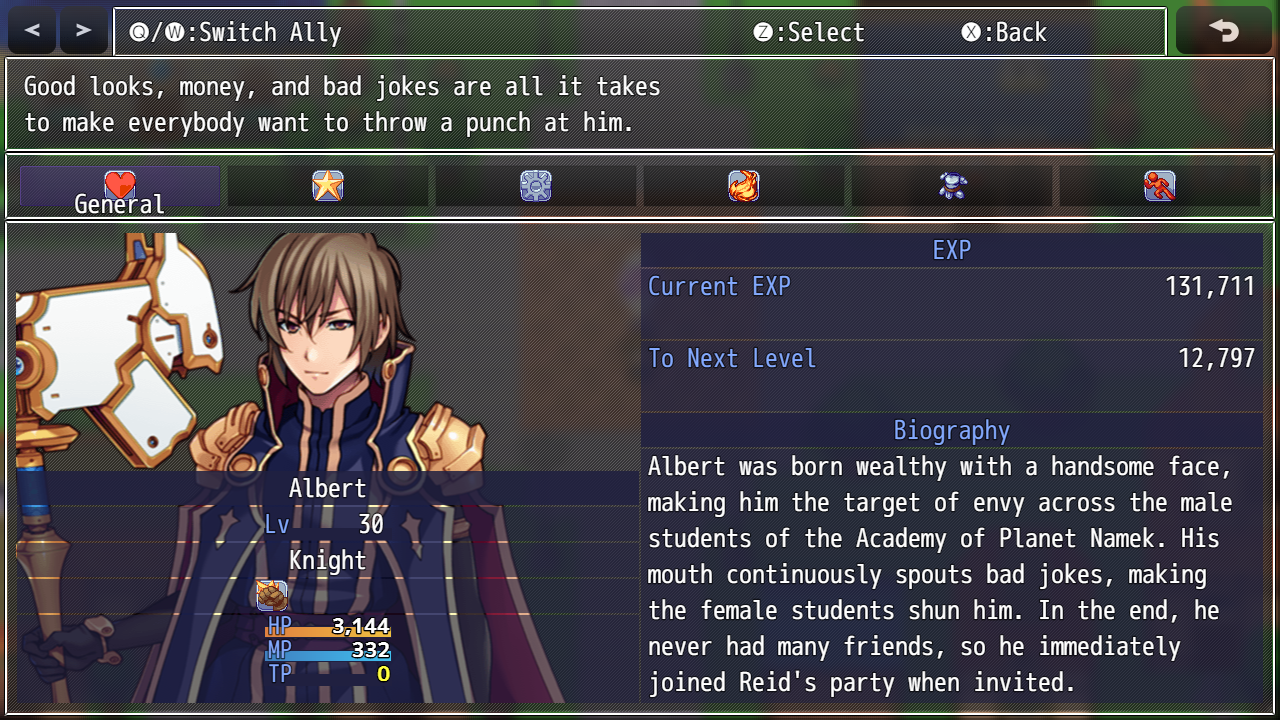The height and width of the screenshot is (720, 1280).
Task: Switch to the next ally with right arrow
Action: pyautogui.click(x=84, y=31)
